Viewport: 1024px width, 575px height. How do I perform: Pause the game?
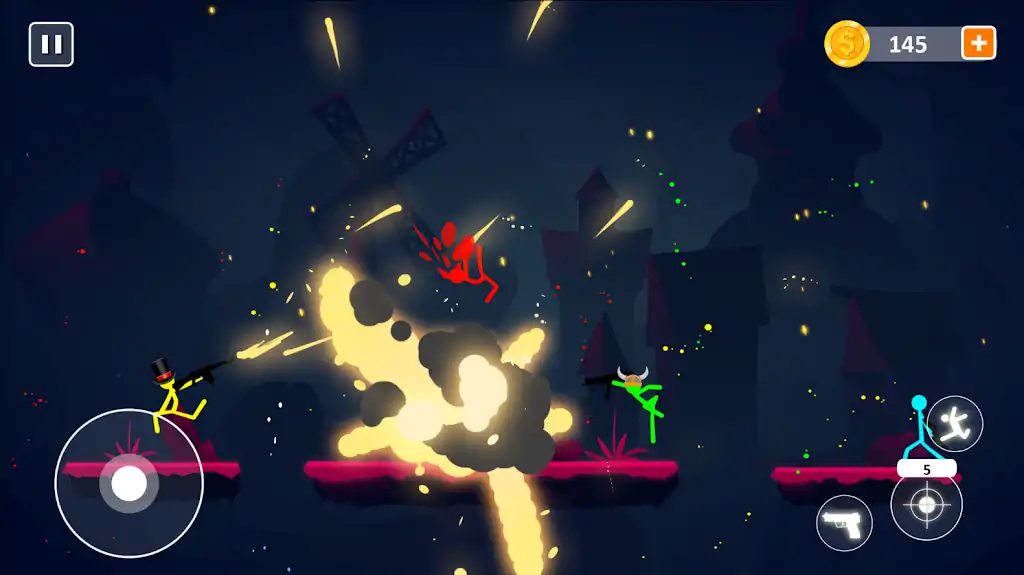coord(51,44)
